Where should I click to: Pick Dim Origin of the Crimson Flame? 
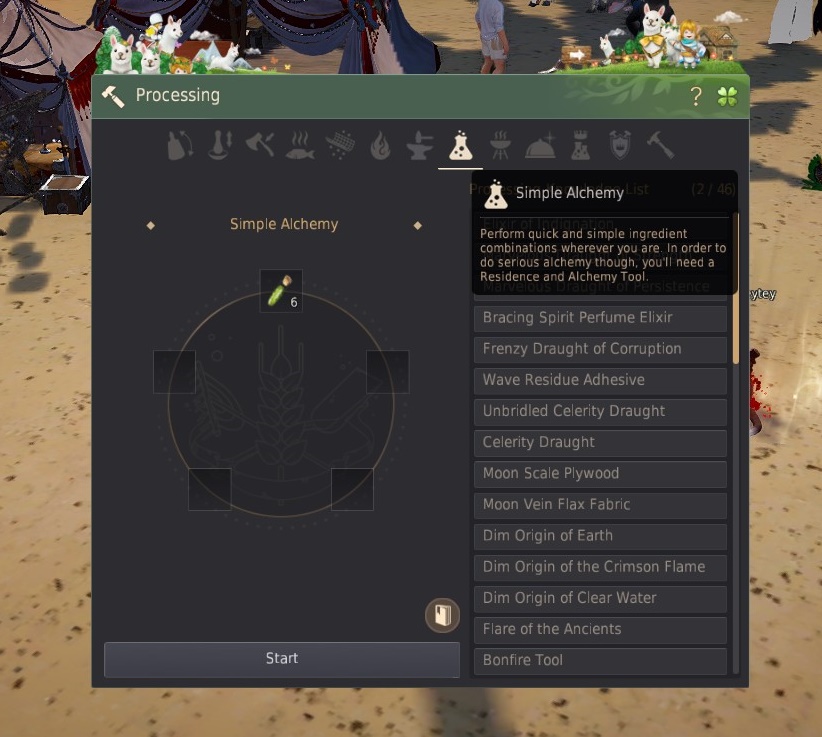599,567
